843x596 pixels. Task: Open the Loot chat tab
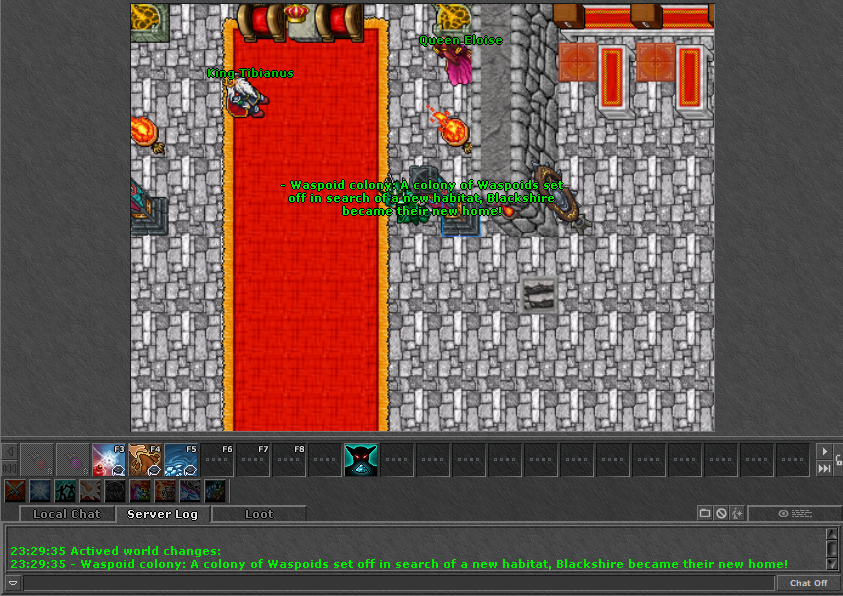[x=258, y=514]
